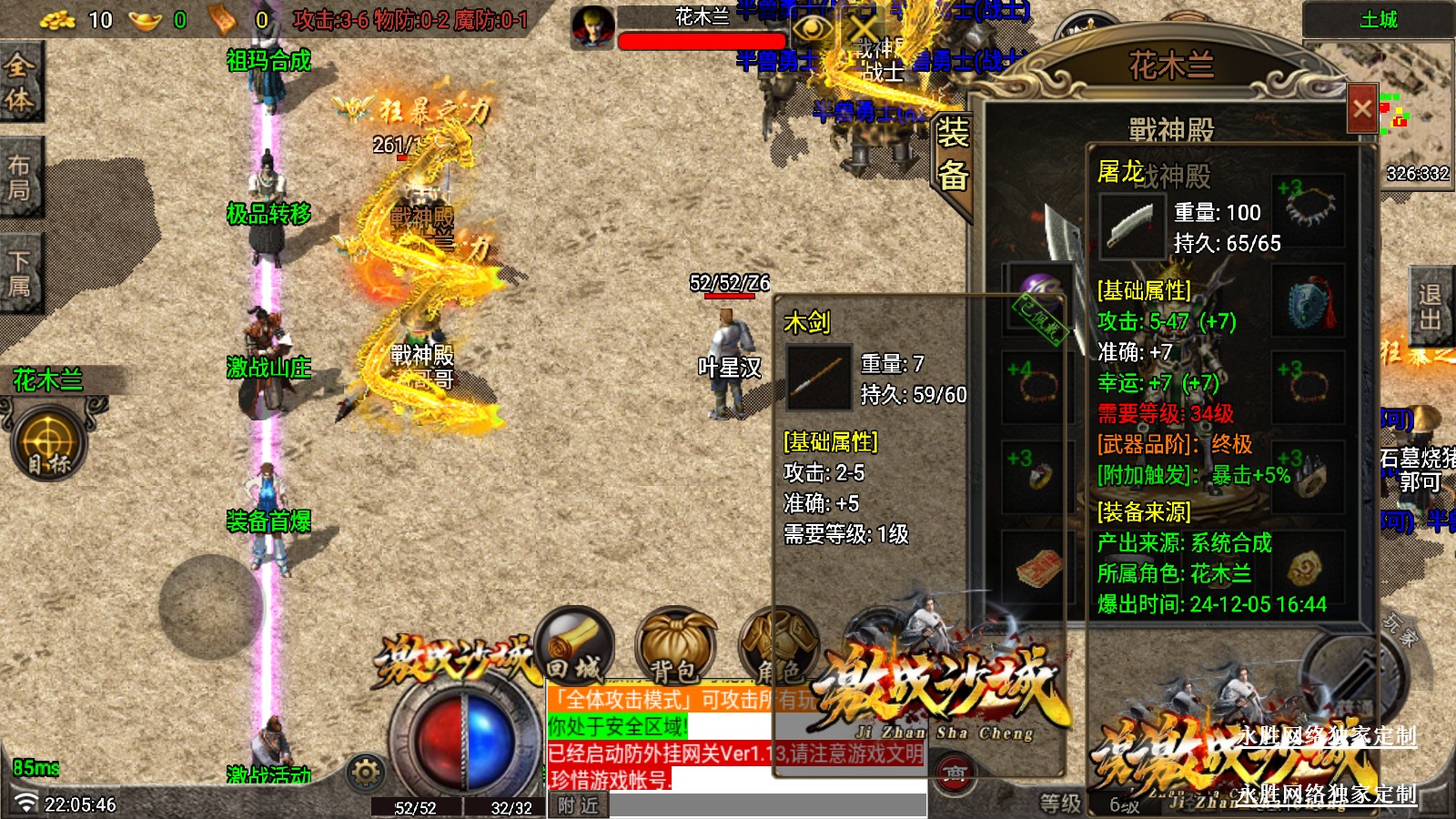The width and height of the screenshot is (1456, 819).
Task: Click the 退出 exit button
Action: 1431,307
